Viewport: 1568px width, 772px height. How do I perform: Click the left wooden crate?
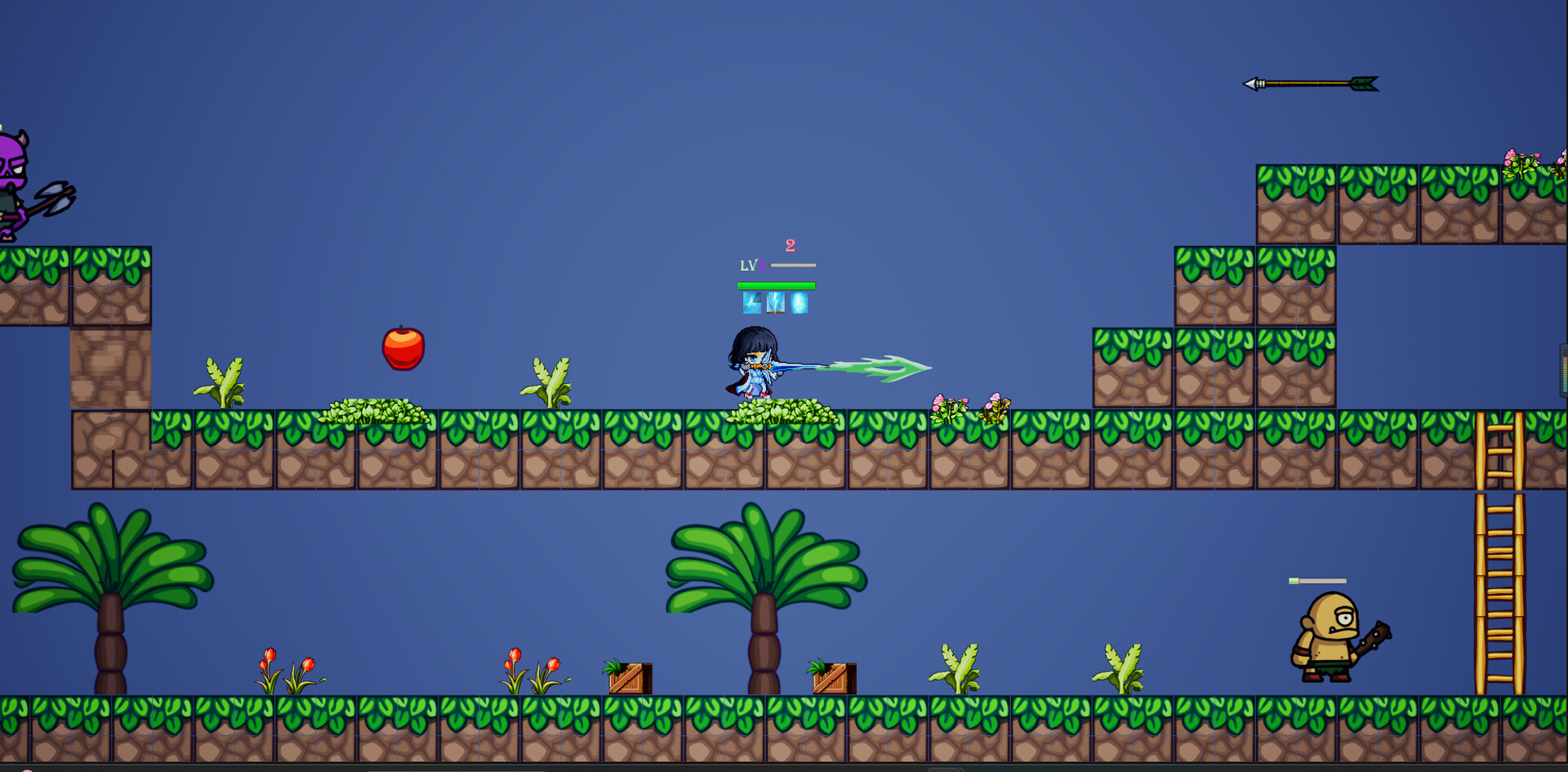click(x=629, y=677)
